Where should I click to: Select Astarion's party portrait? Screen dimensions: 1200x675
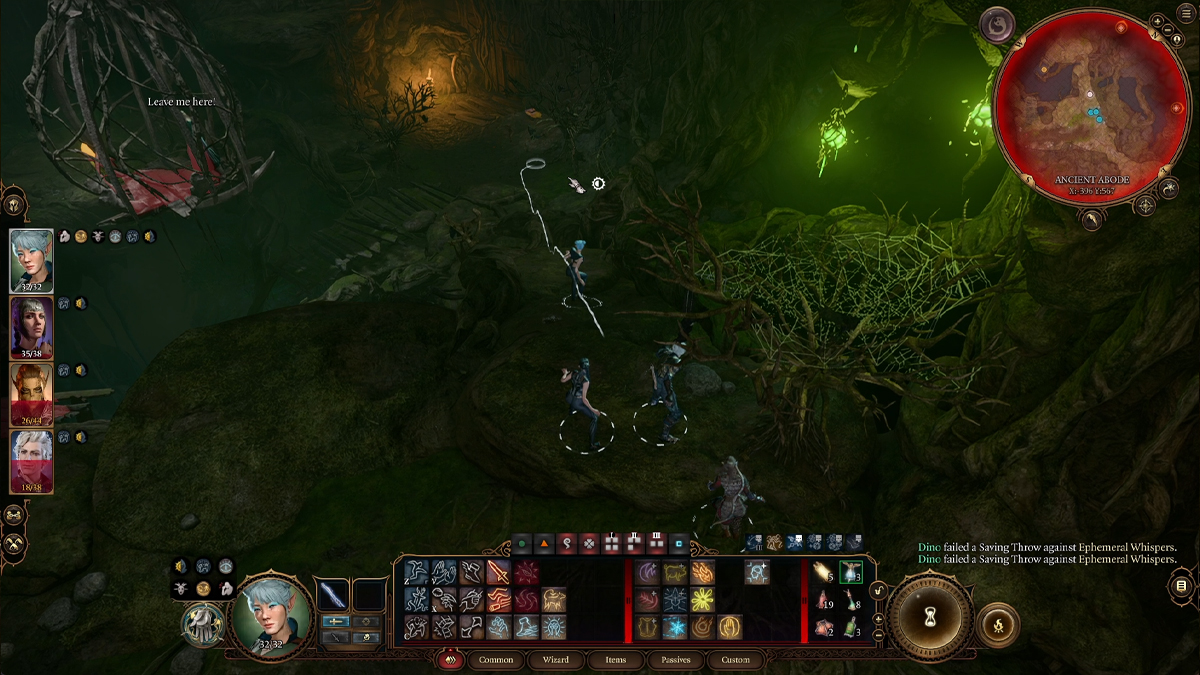pyautogui.click(x=31, y=461)
